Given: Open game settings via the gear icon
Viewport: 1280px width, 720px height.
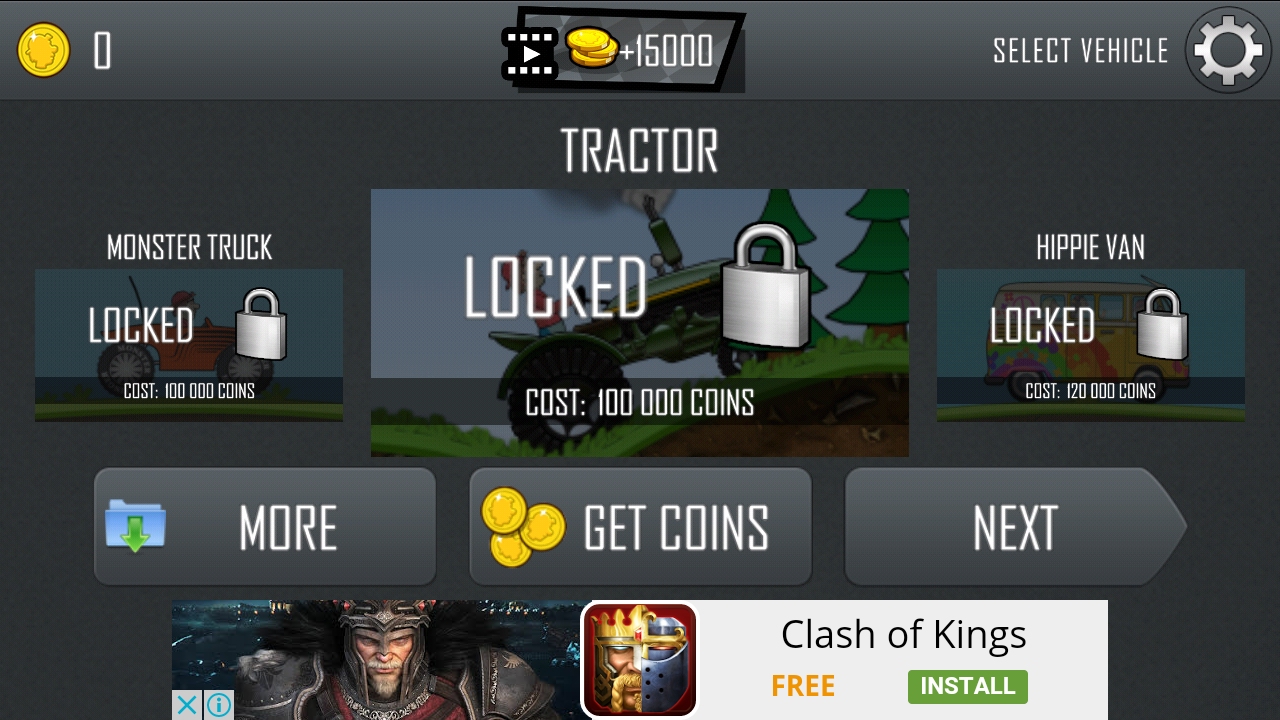Looking at the screenshot, I should [1227, 50].
